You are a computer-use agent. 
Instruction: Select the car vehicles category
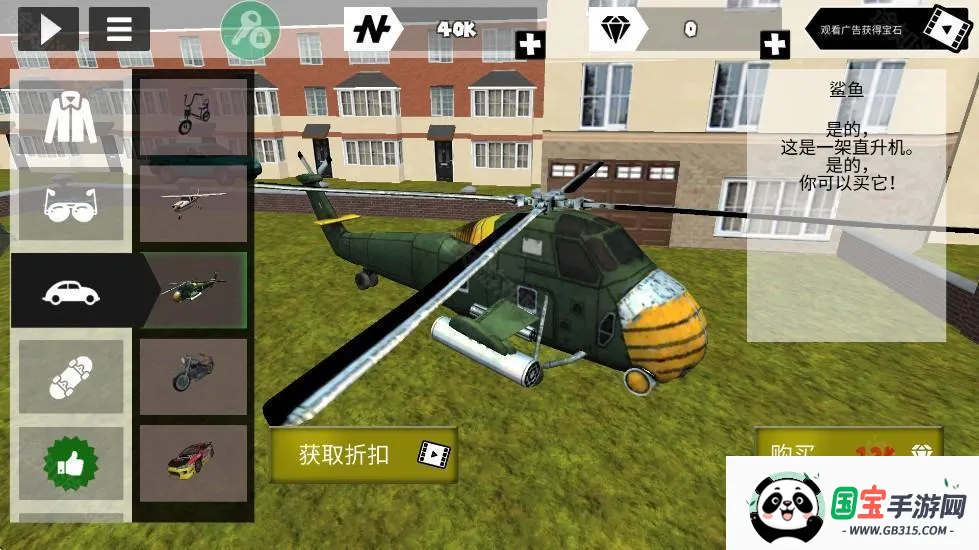point(71,291)
